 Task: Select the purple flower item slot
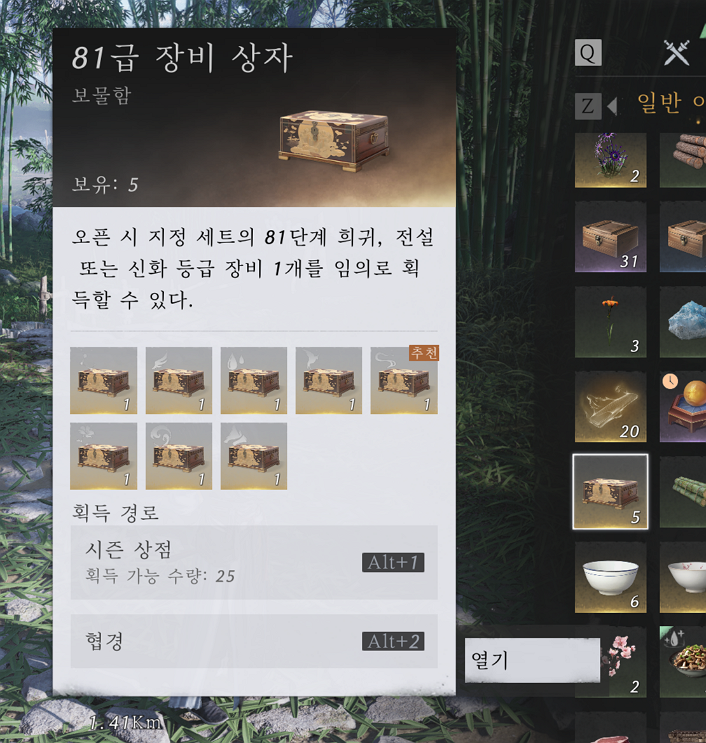tap(610, 160)
